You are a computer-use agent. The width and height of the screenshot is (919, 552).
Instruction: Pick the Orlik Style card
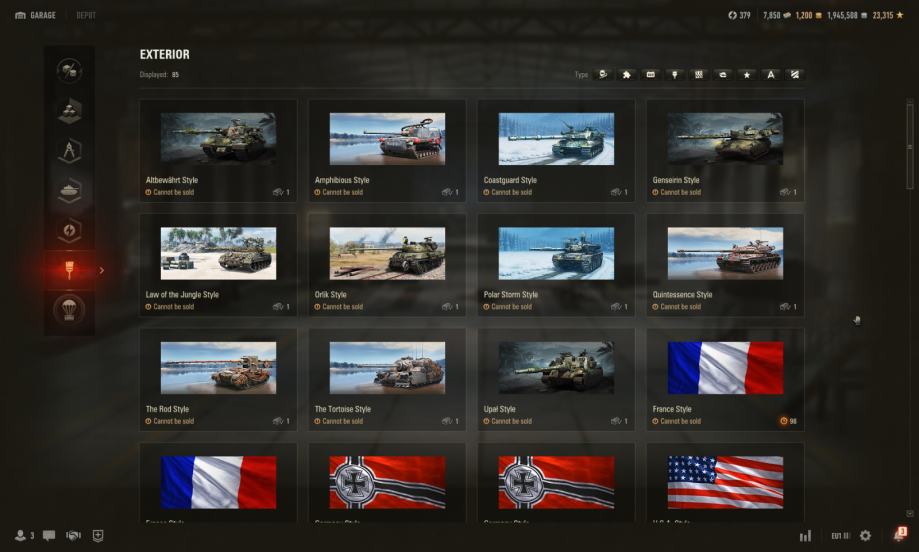tap(387, 264)
